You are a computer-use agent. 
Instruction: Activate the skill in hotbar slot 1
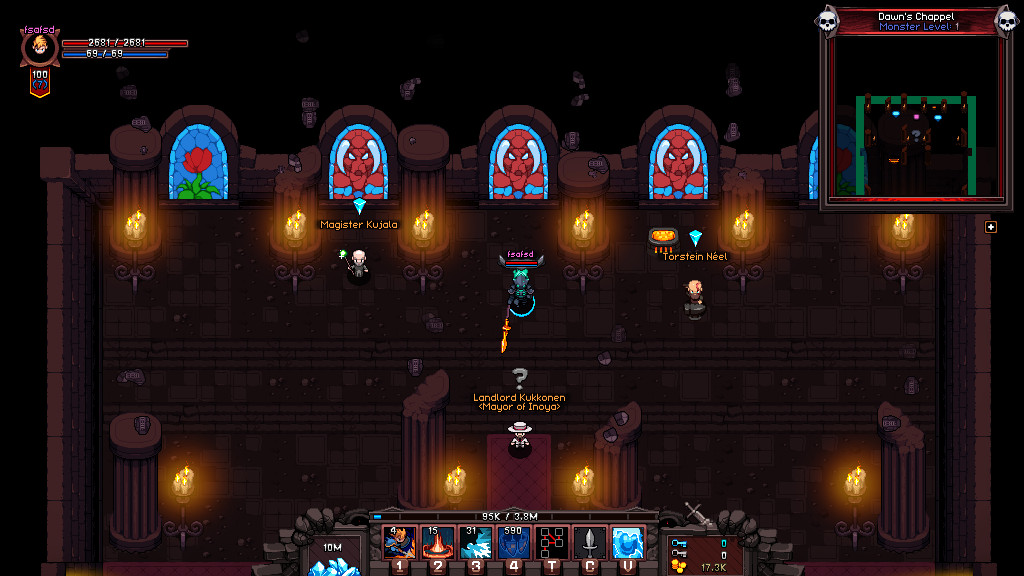coord(400,543)
